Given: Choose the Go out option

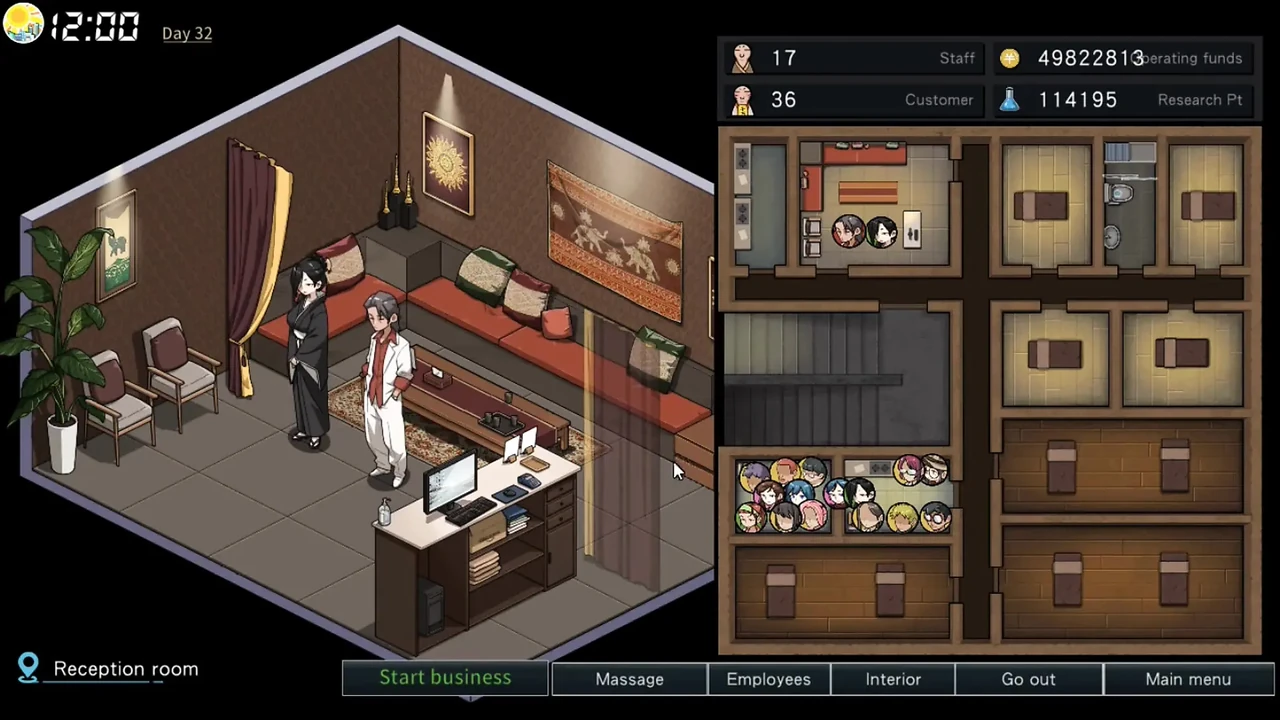Looking at the screenshot, I should [1028, 679].
